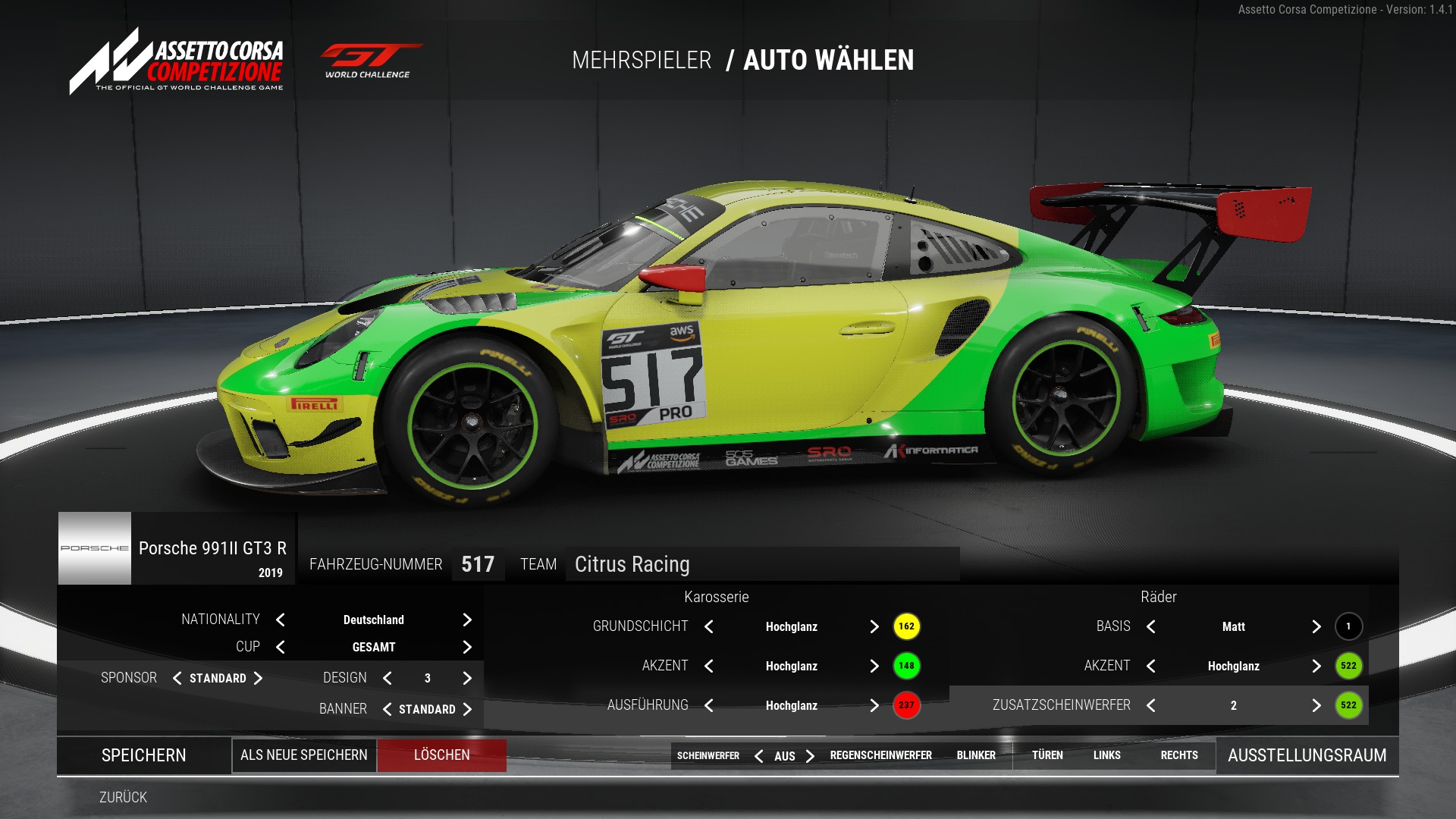The height and width of the screenshot is (819, 1456).
Task: Pick the green body Akzent swatch 148
Action: coord(906,666)
